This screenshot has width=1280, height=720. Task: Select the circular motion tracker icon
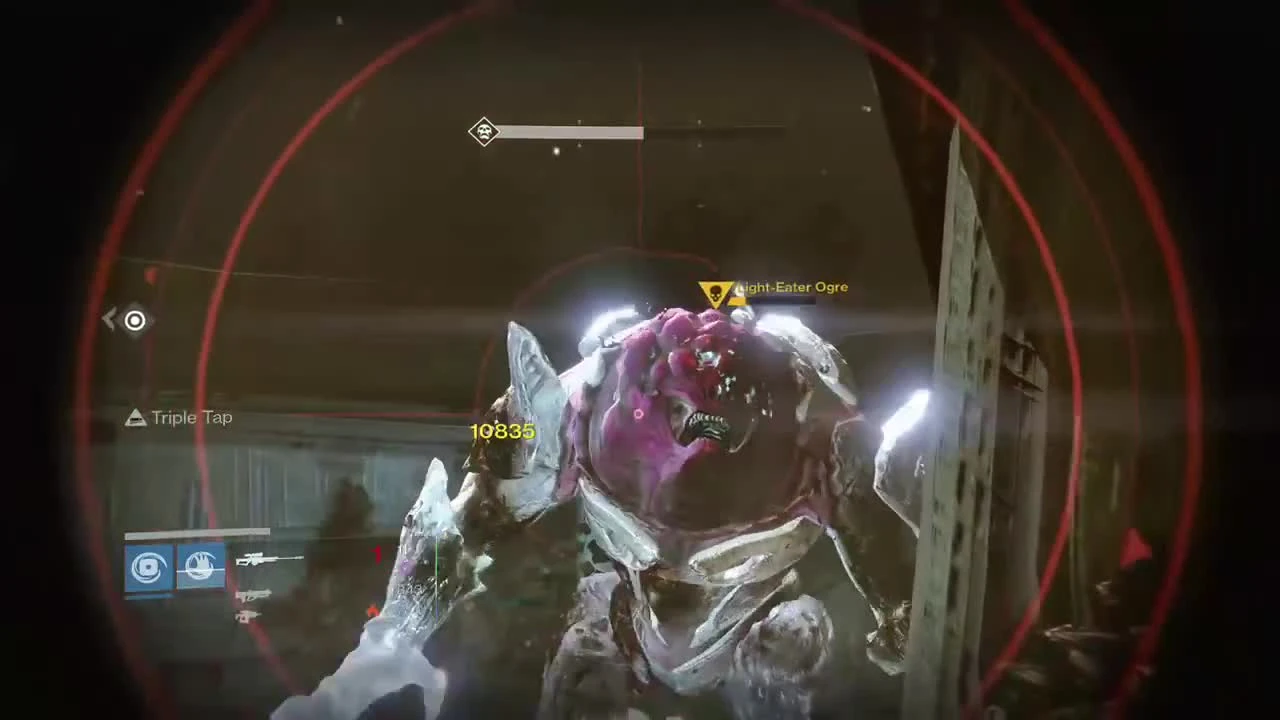pyautogui.click(x=134, y=320)
